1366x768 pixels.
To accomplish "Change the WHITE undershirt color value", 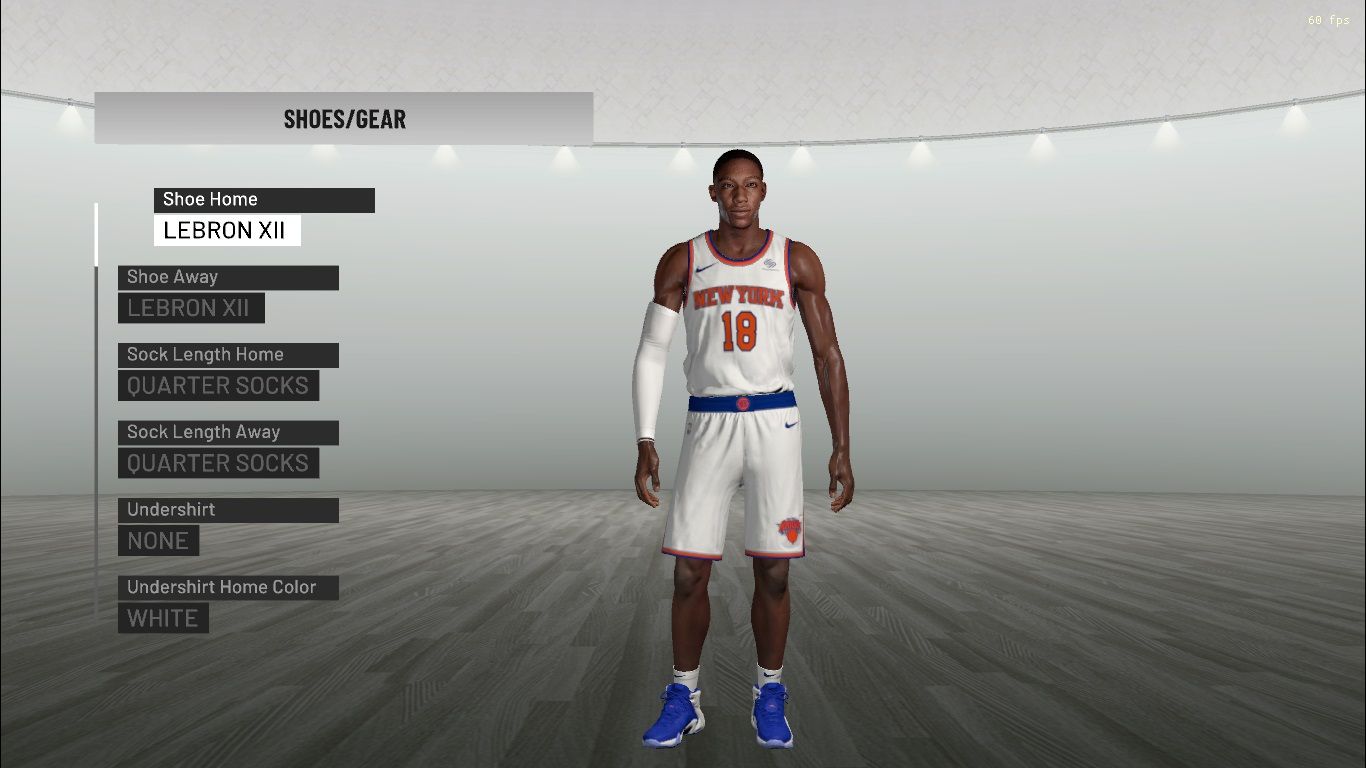I will [x=163, y=618].
